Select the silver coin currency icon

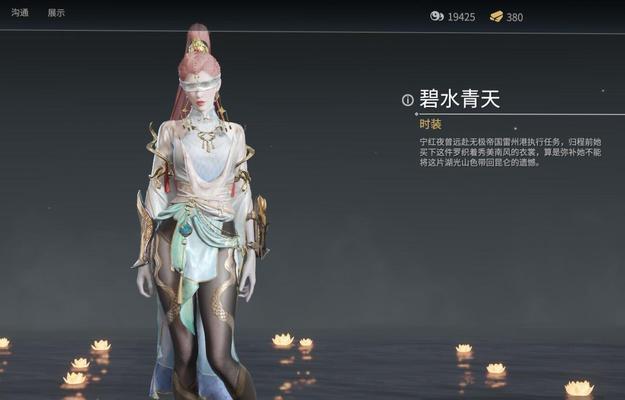(x=436, y=16)
